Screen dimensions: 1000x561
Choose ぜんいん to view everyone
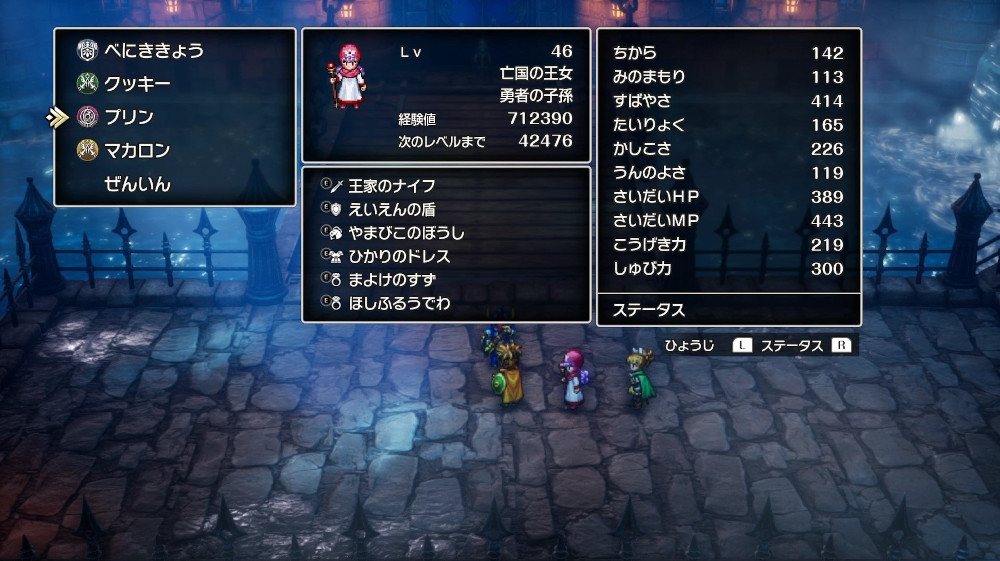click(137, 184)
